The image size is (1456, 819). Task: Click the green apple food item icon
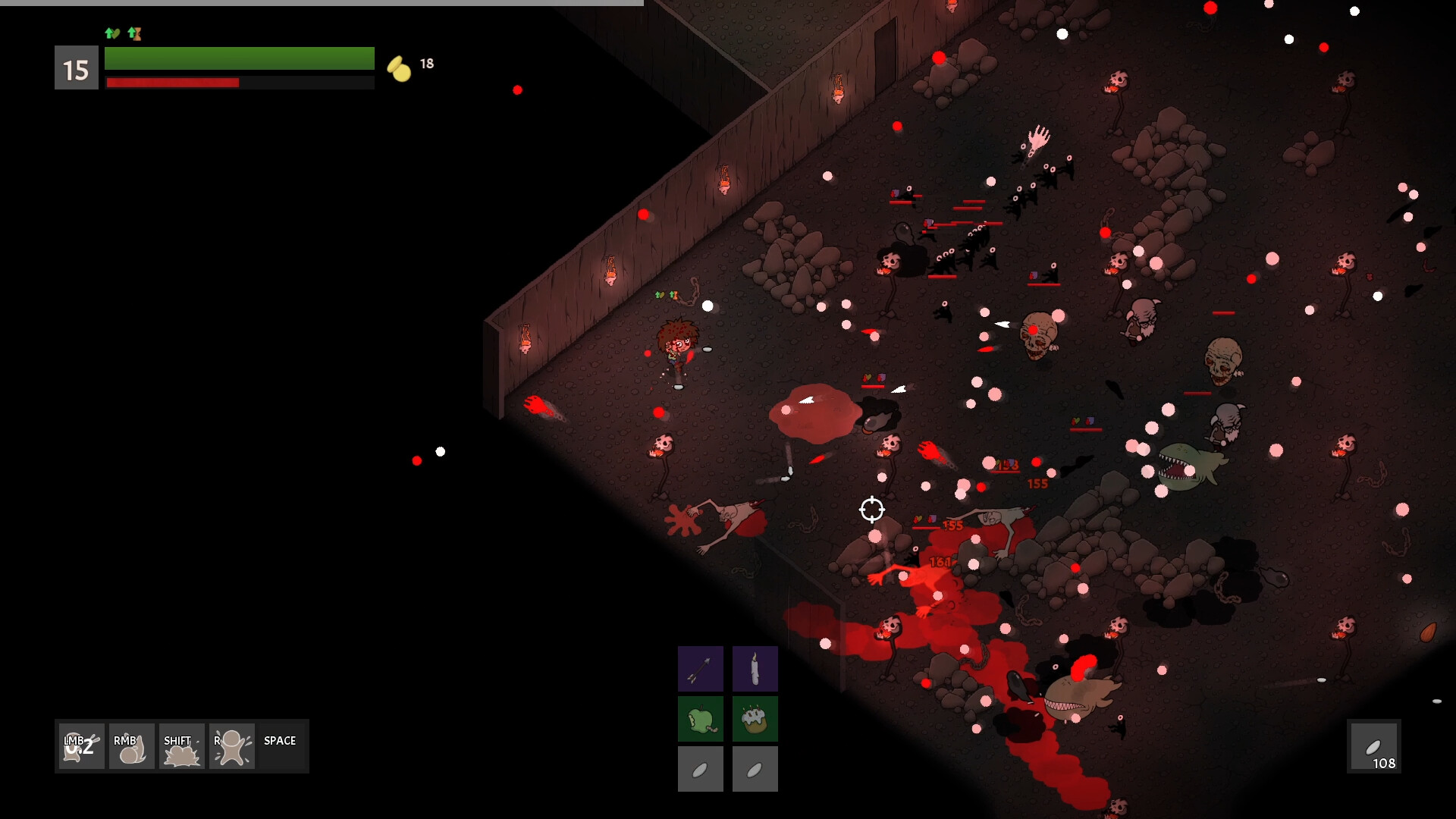(x=700, y=718)
